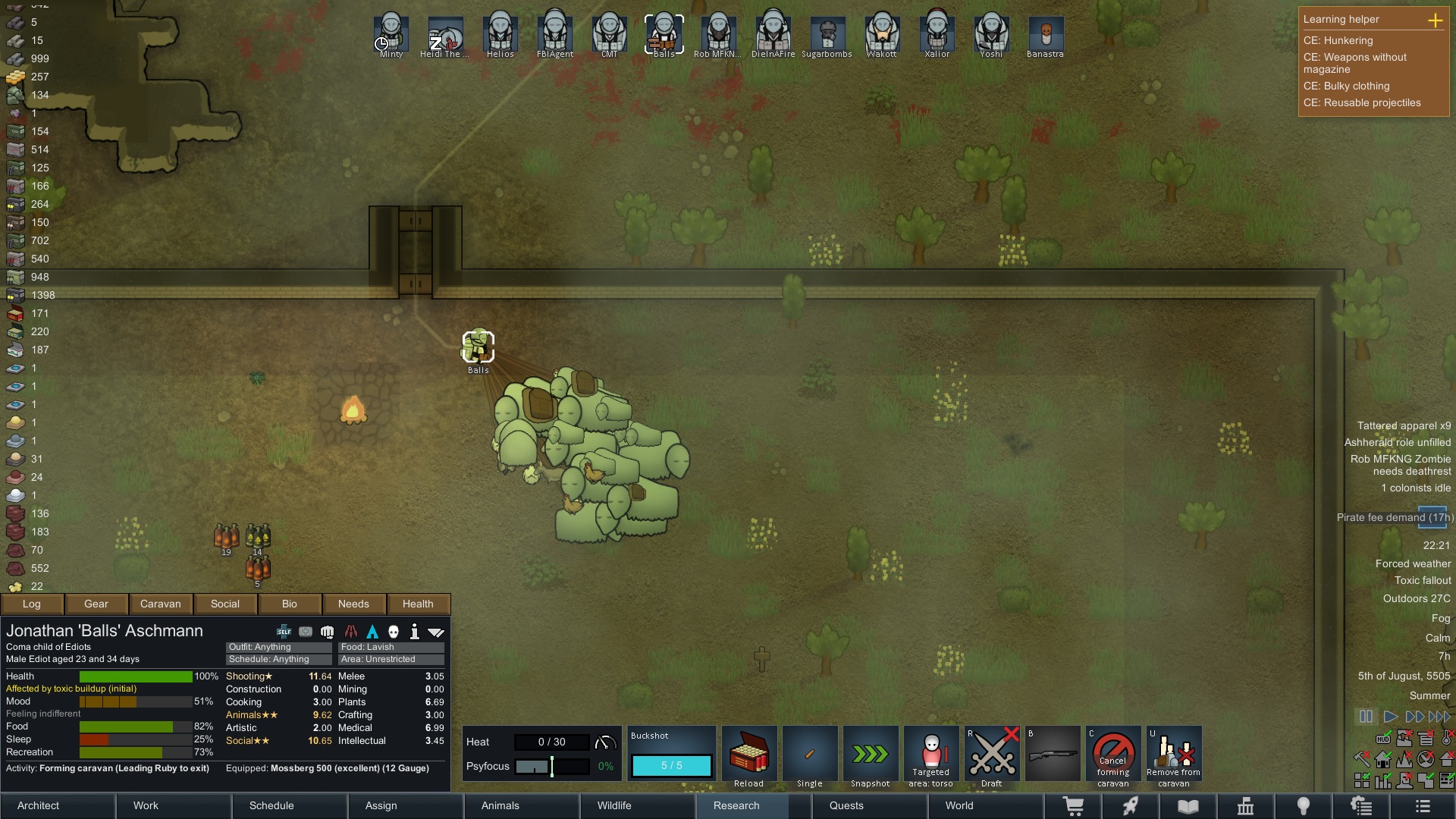The width and height of the screenshot is (1456, 819).
Task: Reload the shotgun with Buckshot
Action: click(x=748, y=755)
